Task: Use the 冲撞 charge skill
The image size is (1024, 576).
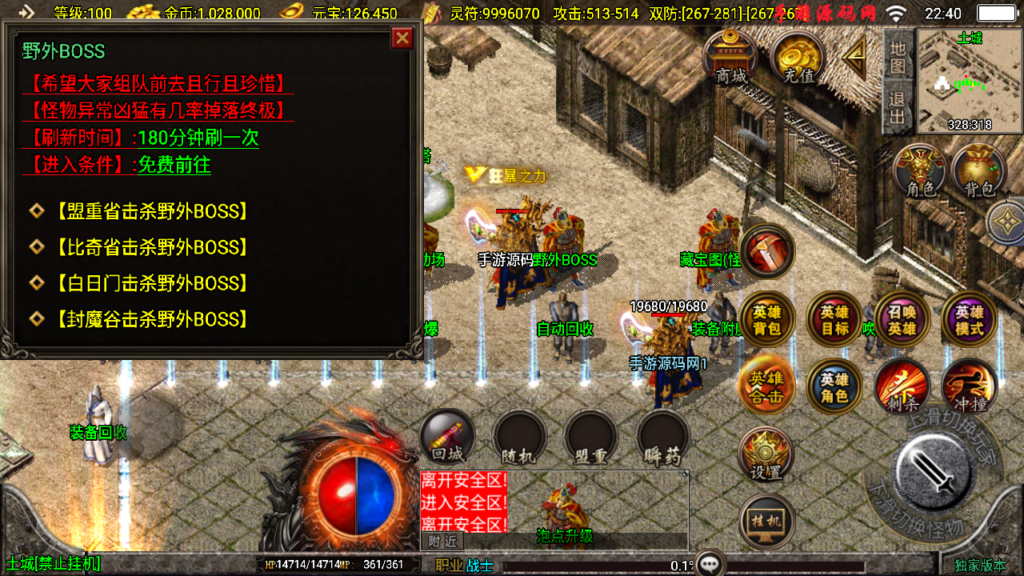Action: pos(968,386)
